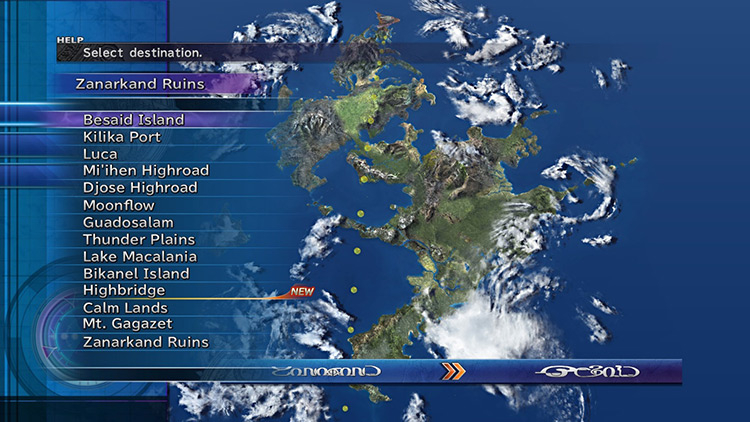Image resolution: width=750 pixels, height=422 pixels.
Task: Go to Thunder Plains
Action: pos(139,240)
